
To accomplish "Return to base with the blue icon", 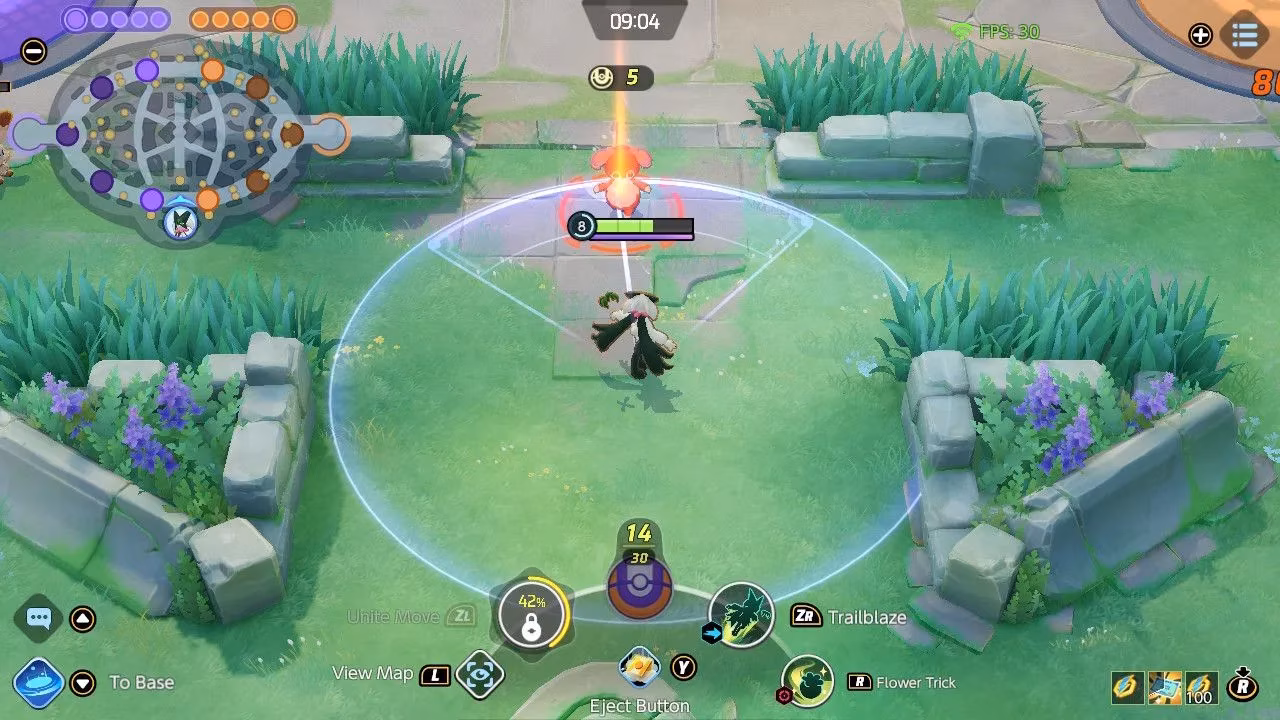I will coord(39,683).
